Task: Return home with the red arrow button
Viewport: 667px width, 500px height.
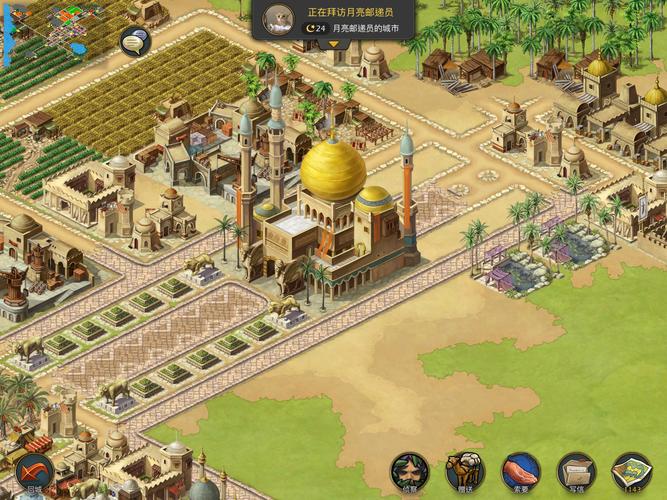Action: point(35,472)
